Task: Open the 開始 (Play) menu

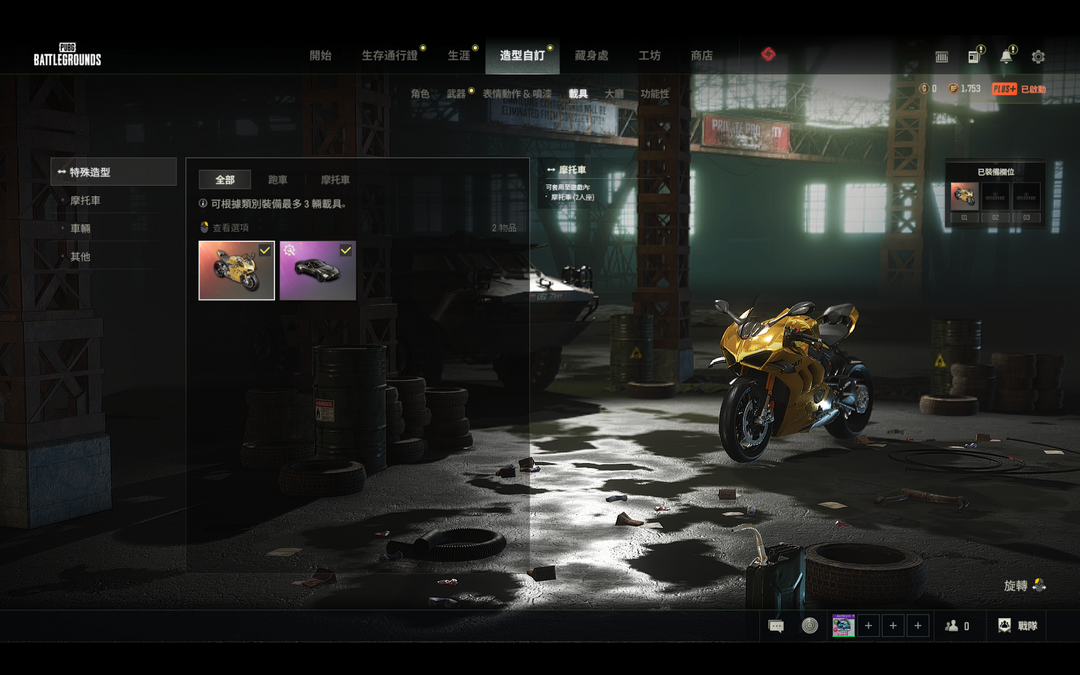Action: [320, 56]
